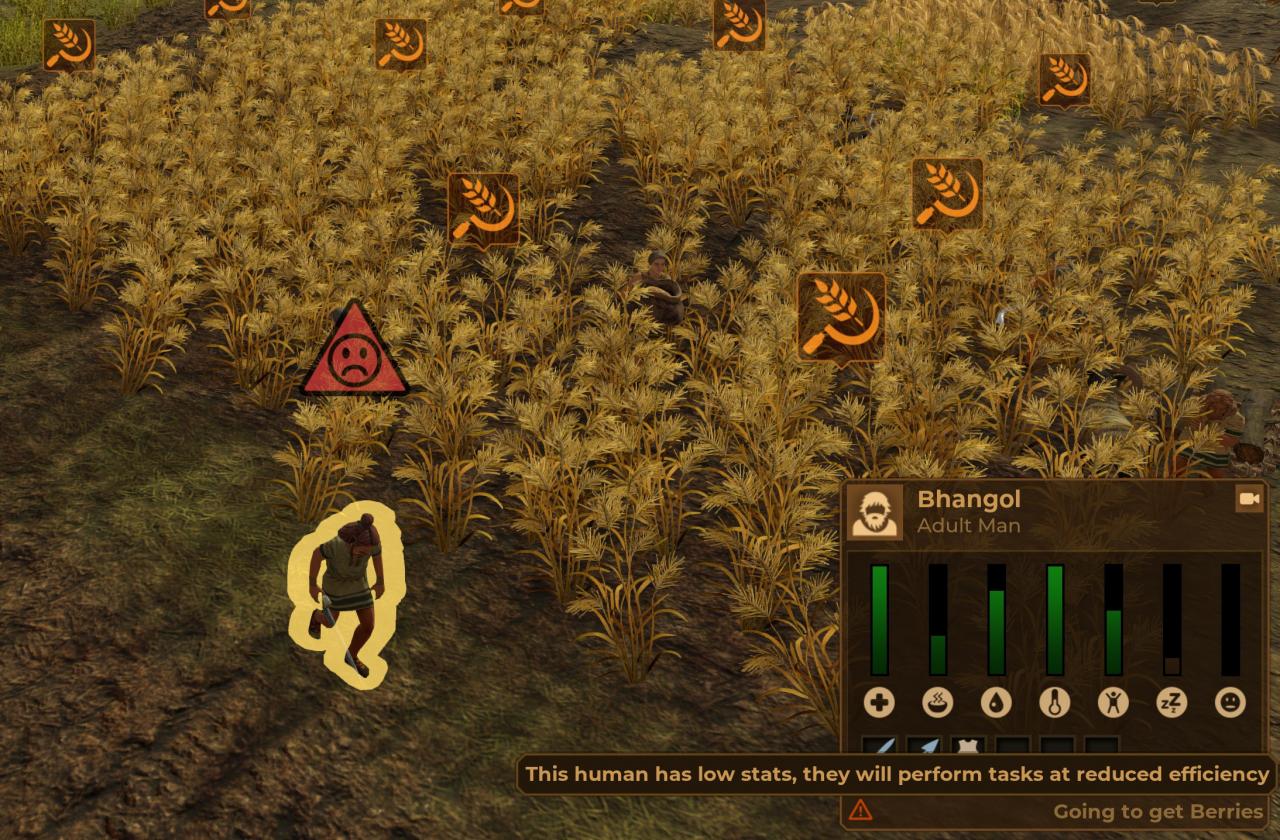Click the thirst water drop icon
The image size is (1280, 840).
[x=996, y=703]
